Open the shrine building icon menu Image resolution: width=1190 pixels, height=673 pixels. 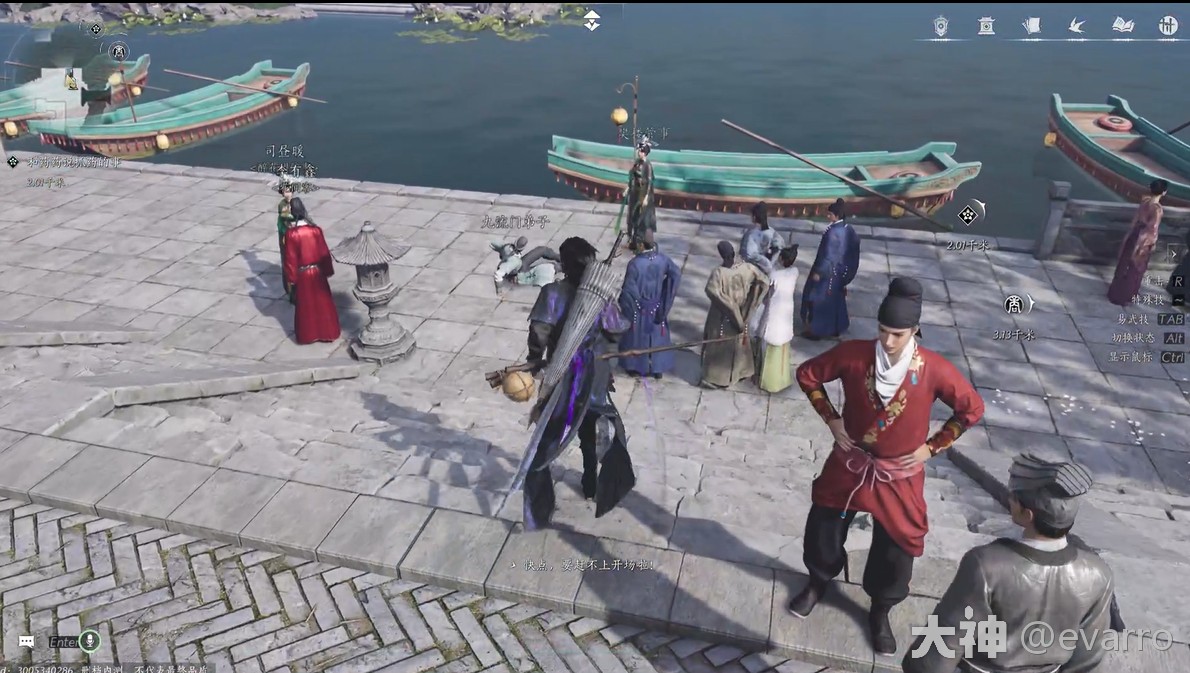point(986,26)
